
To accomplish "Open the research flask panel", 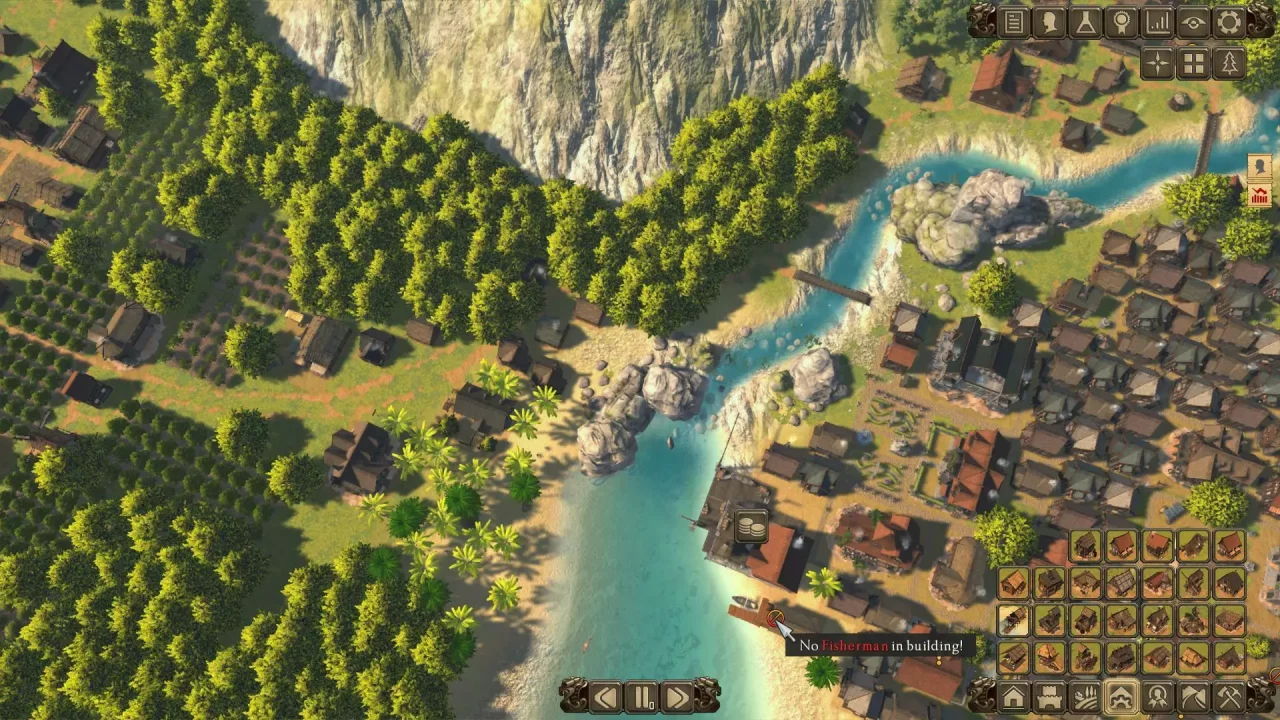I will 1085,23.
